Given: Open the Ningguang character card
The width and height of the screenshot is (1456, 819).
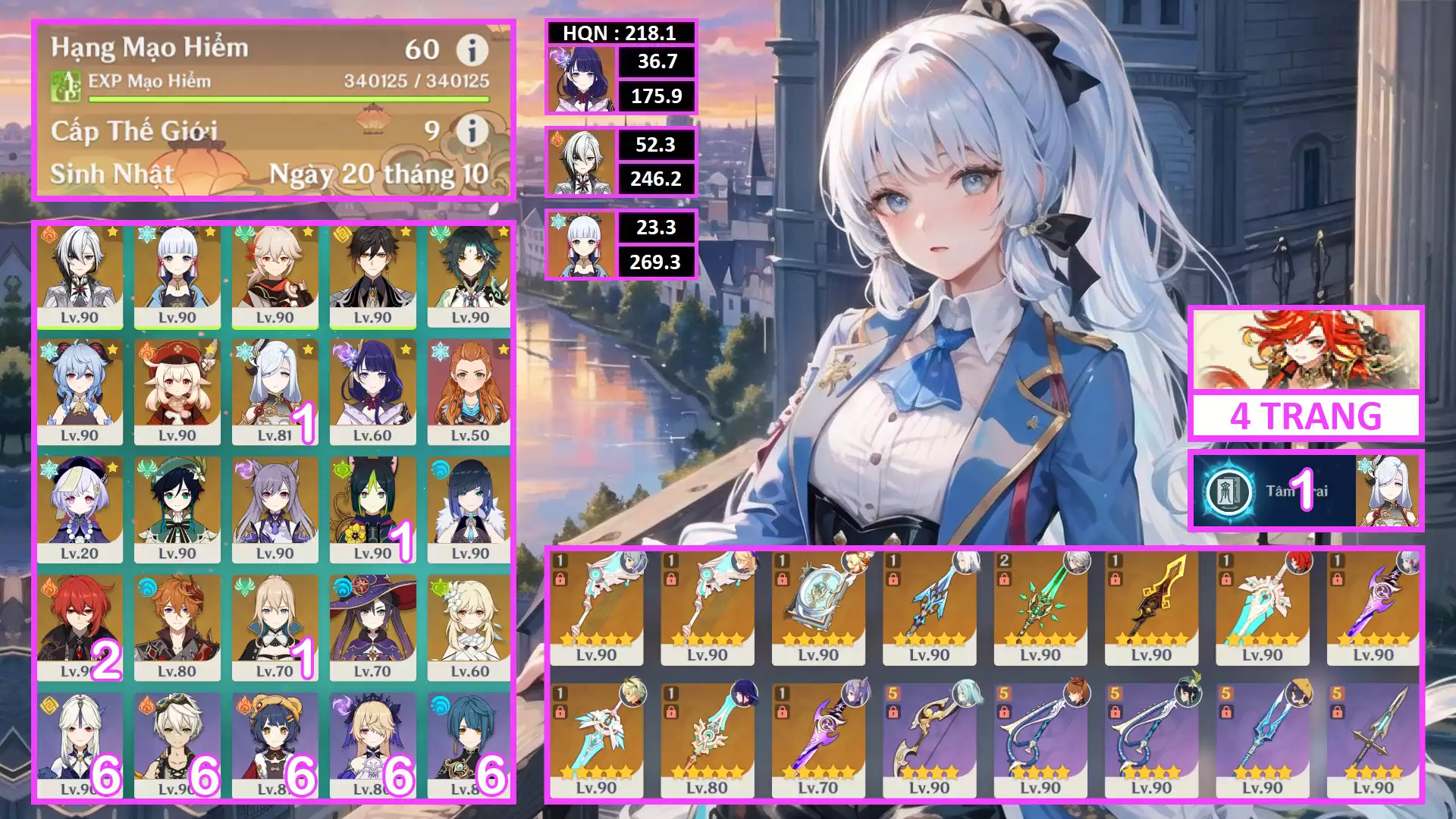Looking at the screenshot, I should [x=80, y=745].
